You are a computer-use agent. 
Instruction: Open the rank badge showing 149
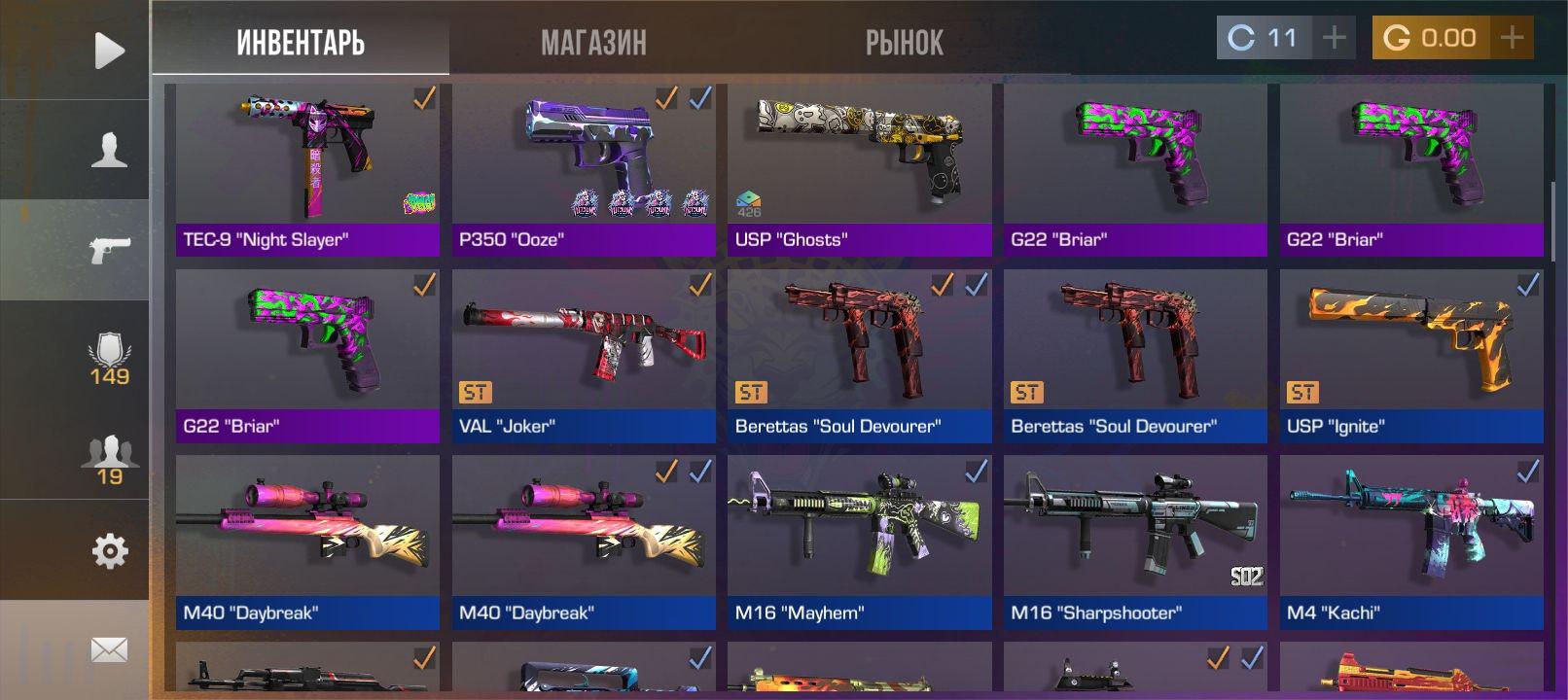click(109, 360)
